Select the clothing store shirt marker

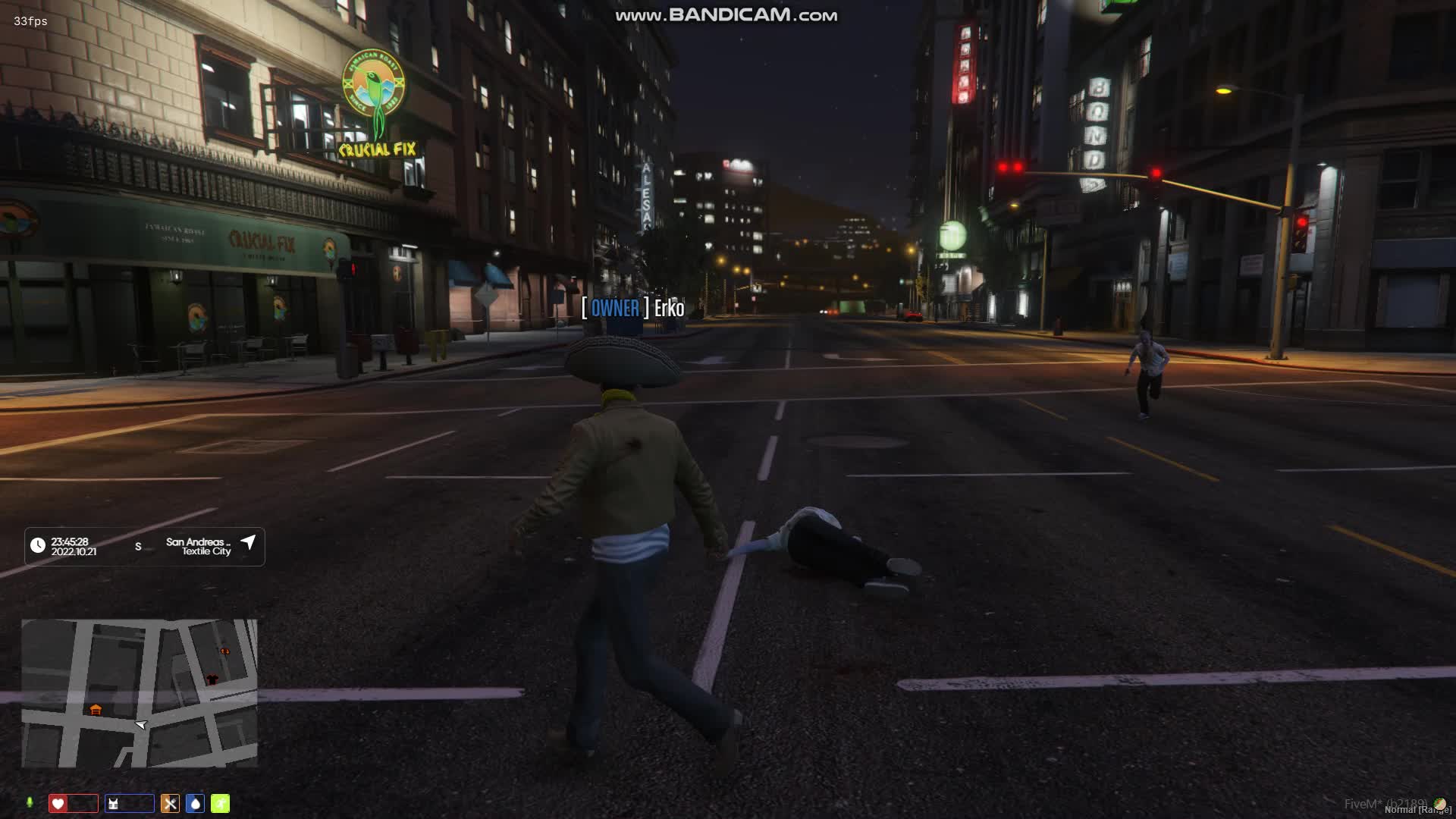click(x=212, y=679)
